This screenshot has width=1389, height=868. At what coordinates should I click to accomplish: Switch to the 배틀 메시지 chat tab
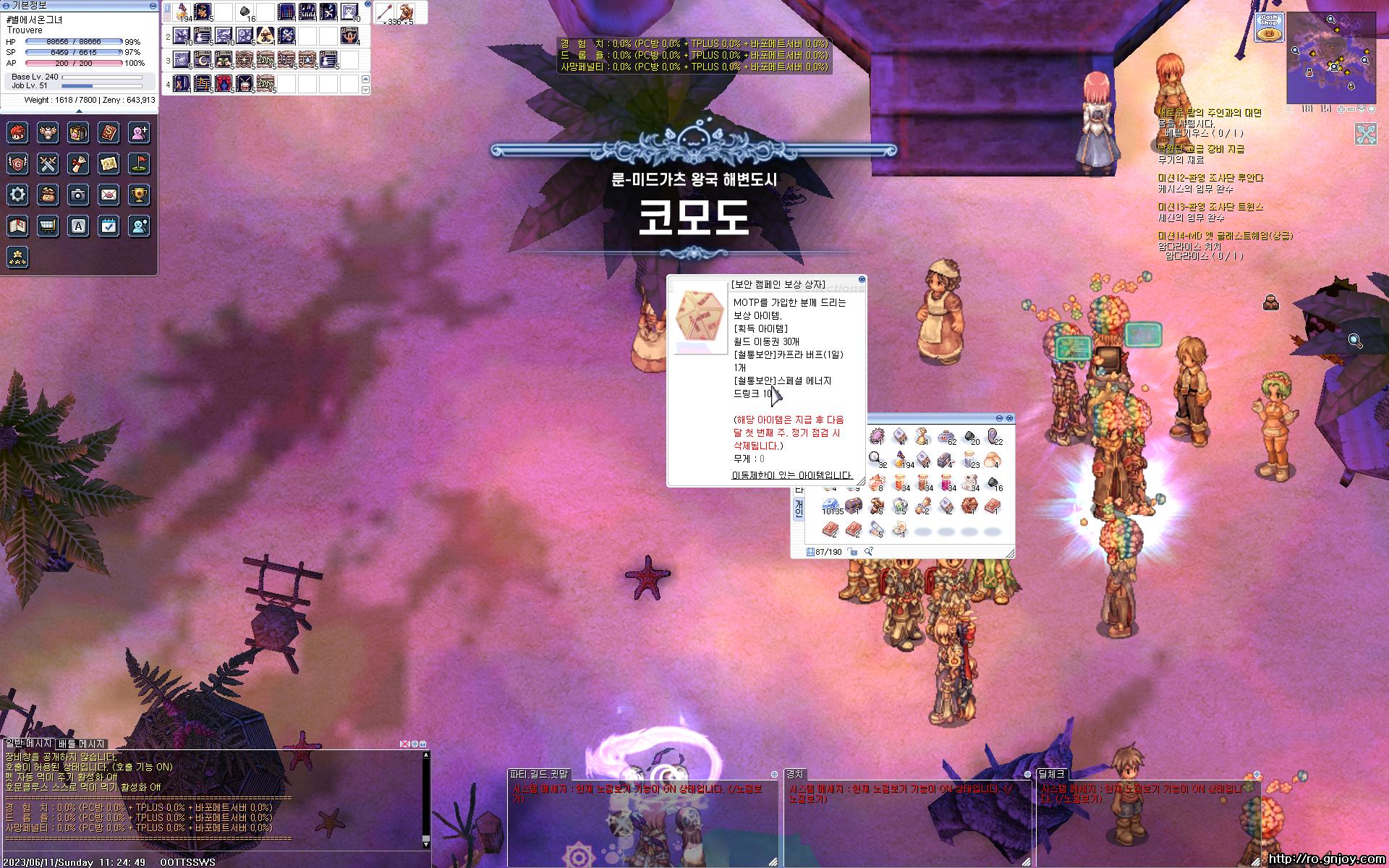click(82, 744)
